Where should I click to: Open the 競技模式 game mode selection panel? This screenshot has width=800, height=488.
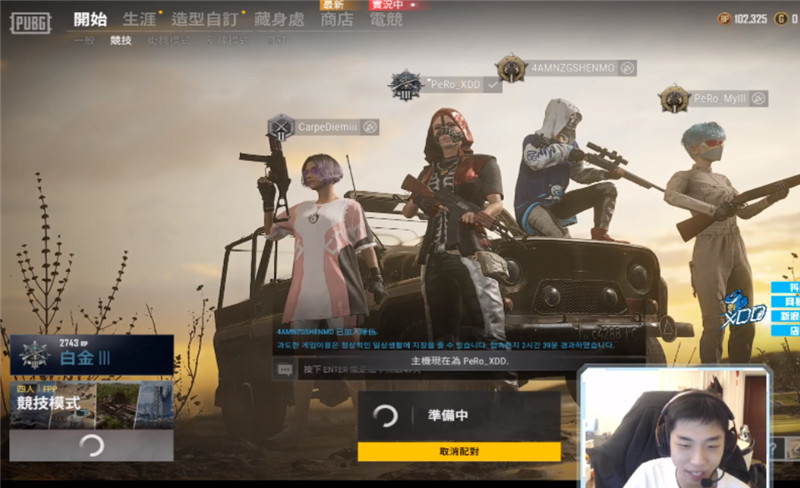[92, 403]
